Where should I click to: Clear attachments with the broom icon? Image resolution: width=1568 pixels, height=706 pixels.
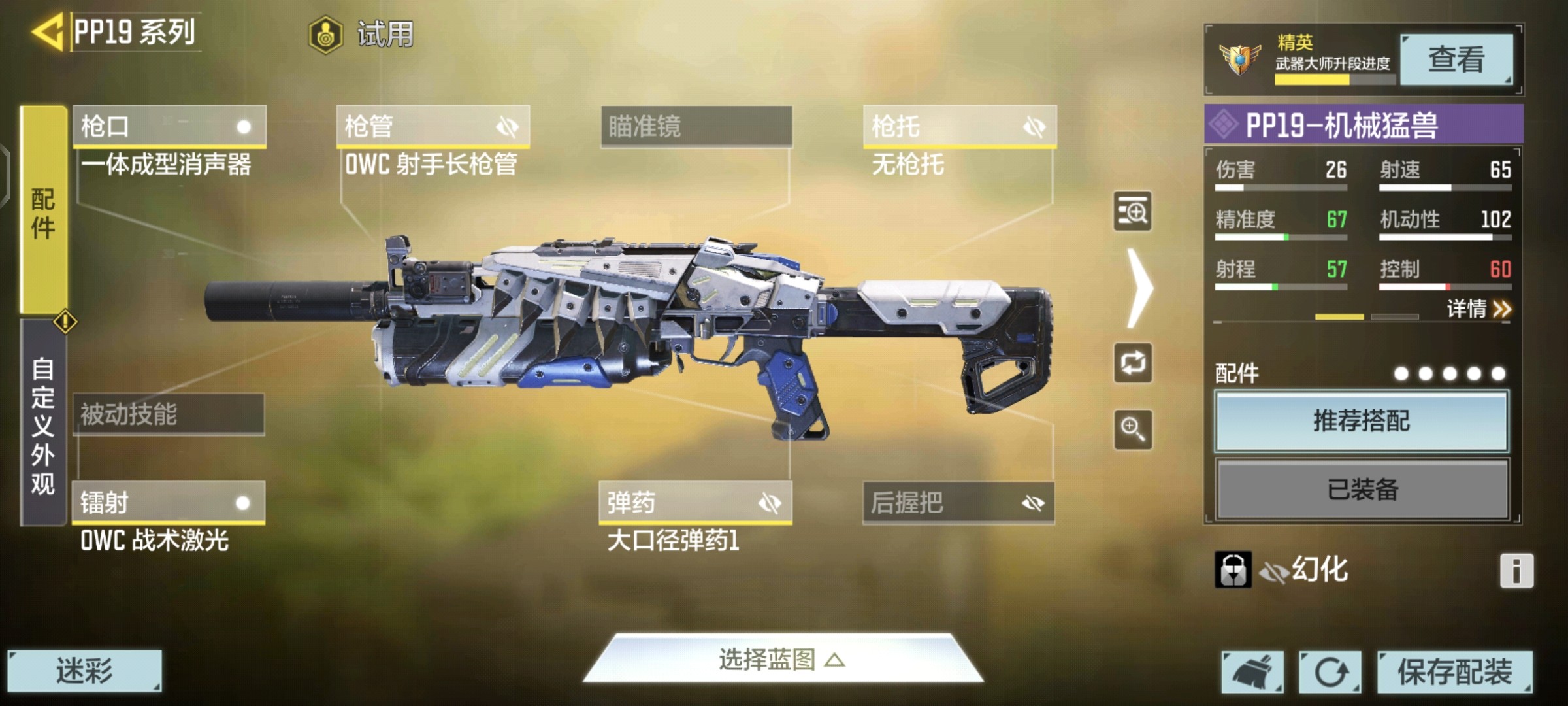[1252, 672]
